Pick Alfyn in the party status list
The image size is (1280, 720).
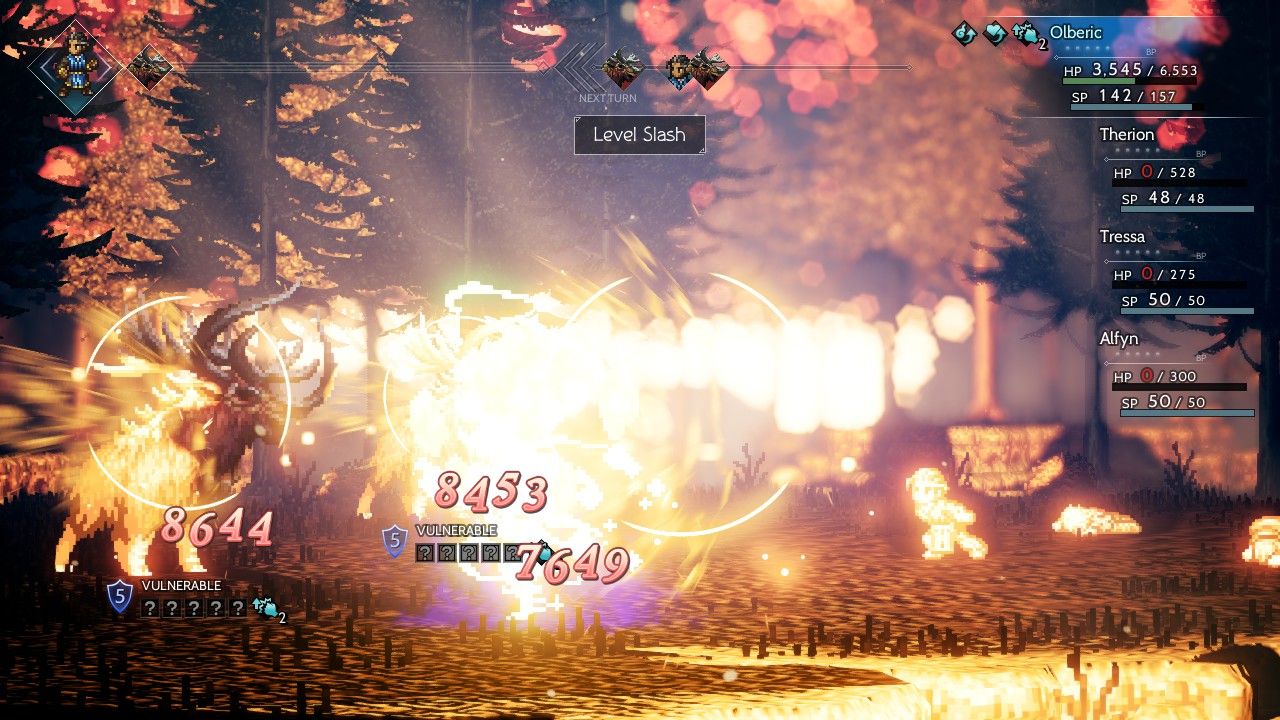pyautogui.click(x=1119, y=339)
